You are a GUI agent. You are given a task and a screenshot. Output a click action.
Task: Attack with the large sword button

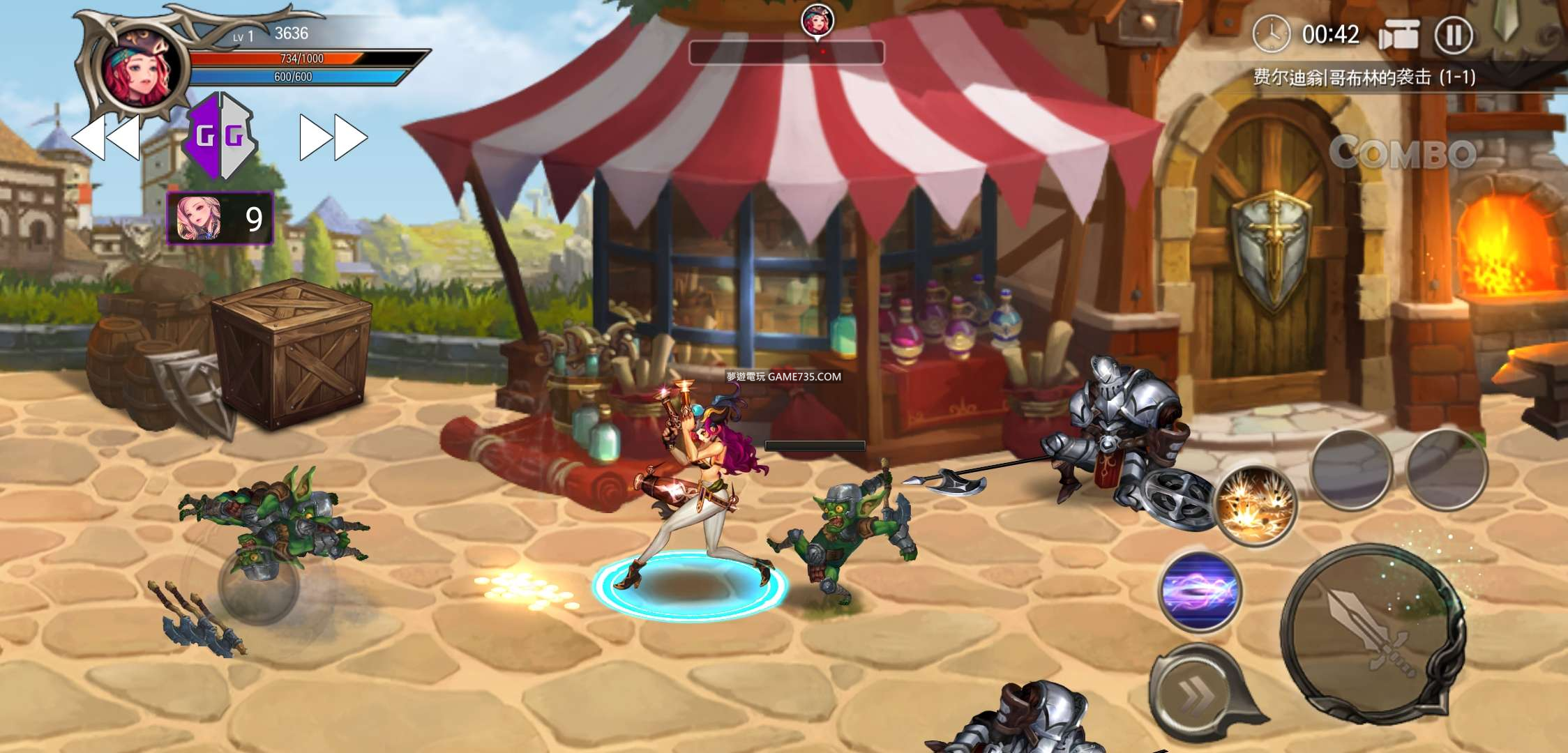click(1372, 634)
